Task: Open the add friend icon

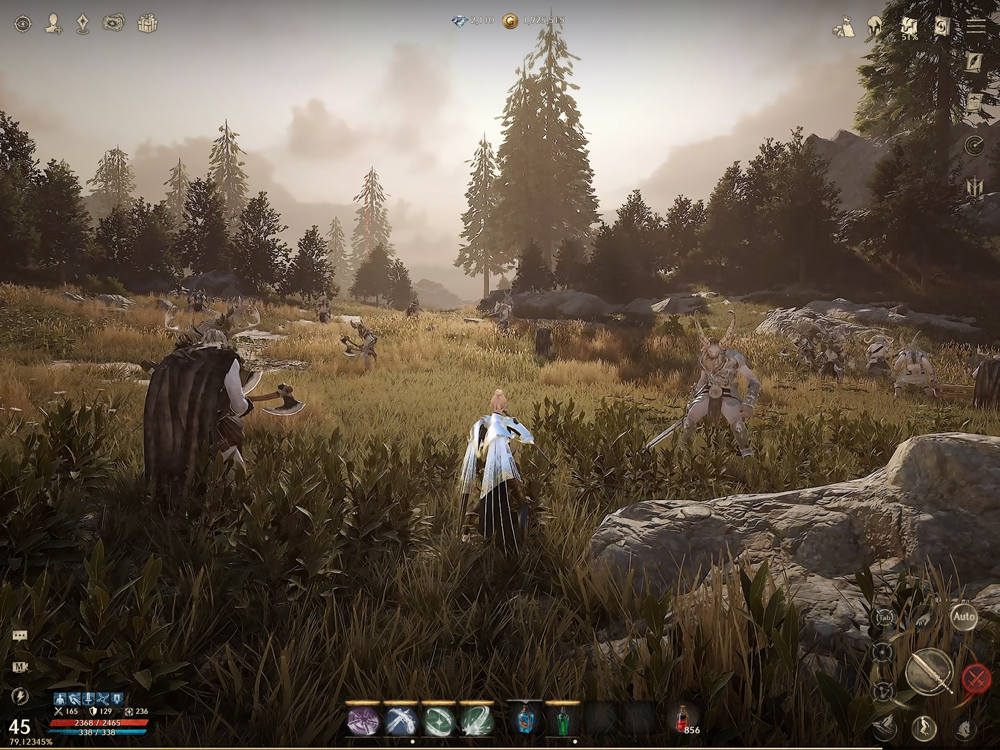Action: coord(53,23)
